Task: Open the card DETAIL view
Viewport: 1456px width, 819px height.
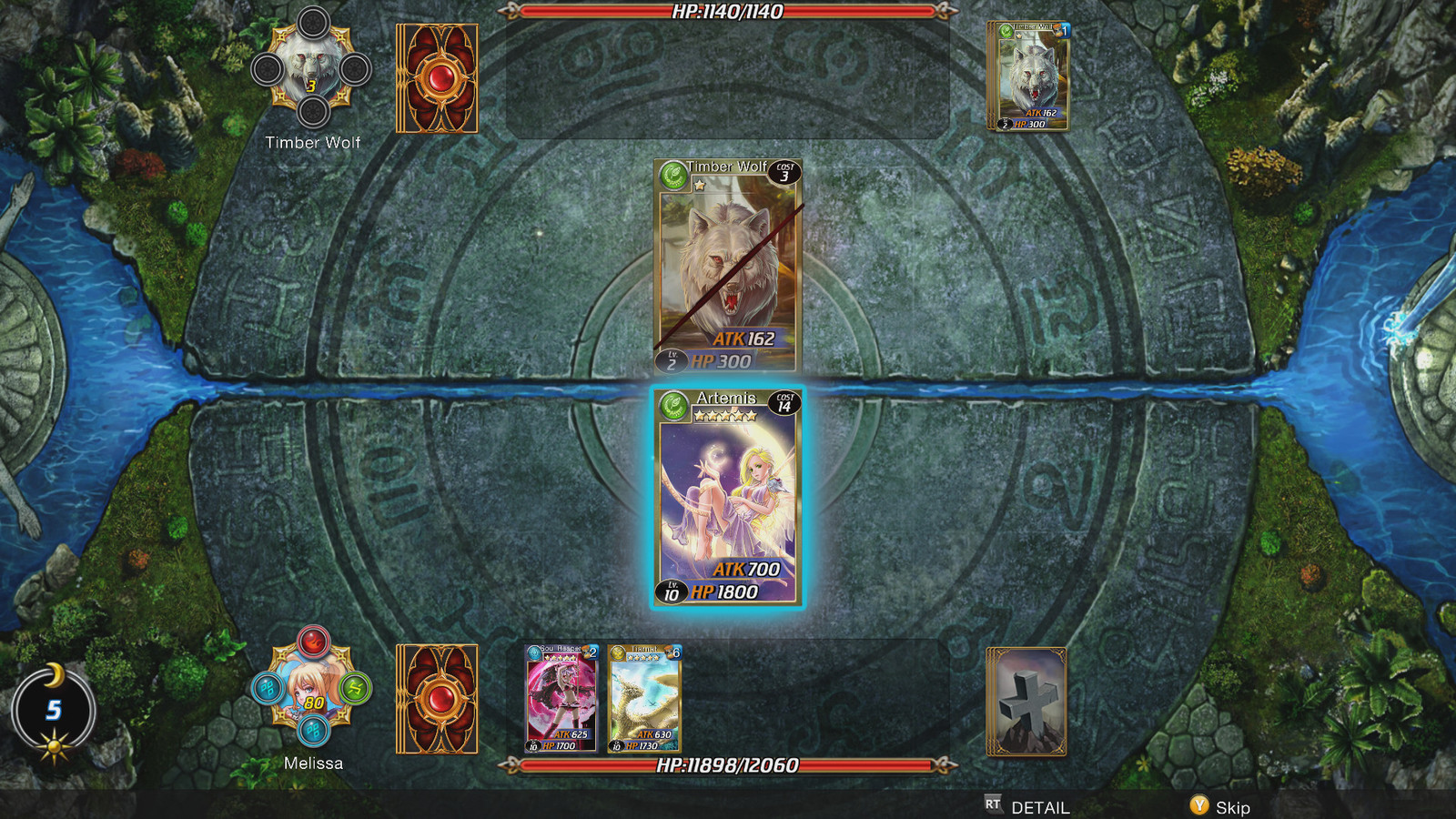Action: coord(1028,807)
